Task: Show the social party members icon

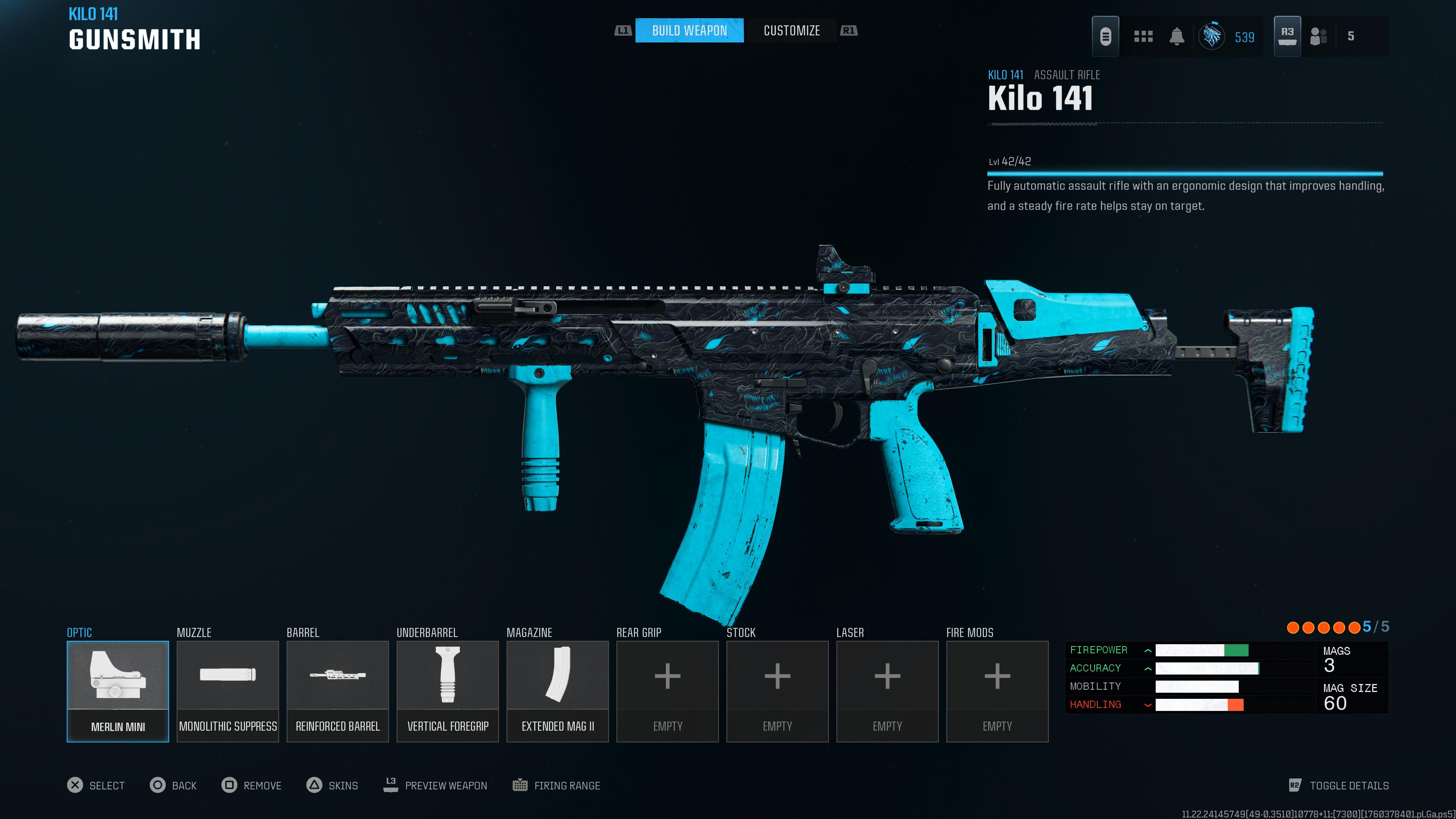Action: pyautogui.click(x=1318, y=37)
